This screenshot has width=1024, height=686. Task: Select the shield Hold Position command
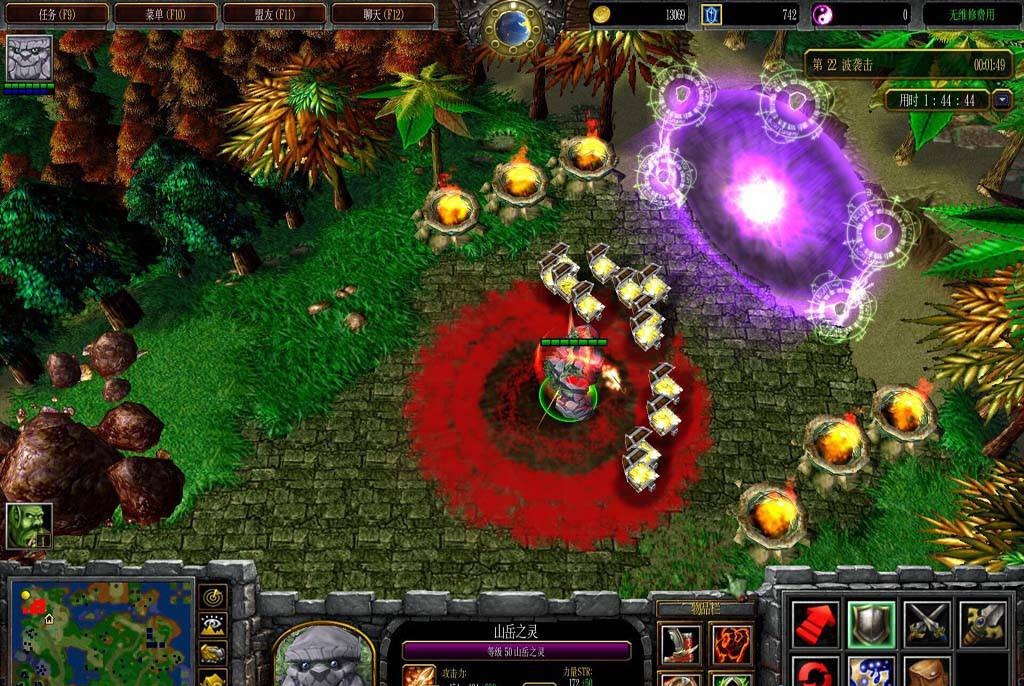(871, 624)
